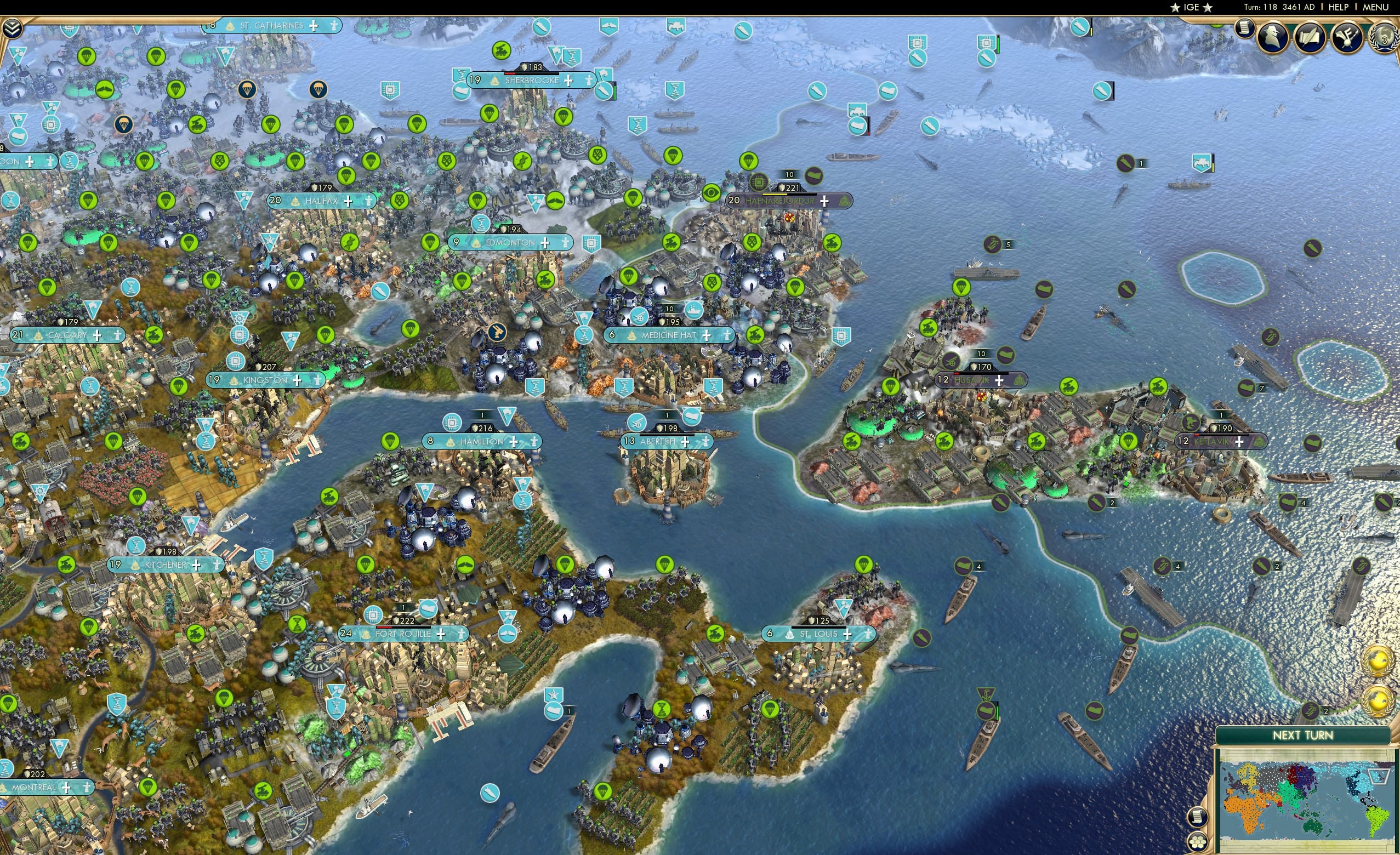Open the Edmonton city screen via its name
The image size is (1400, 855).
(x=510, y=242)
